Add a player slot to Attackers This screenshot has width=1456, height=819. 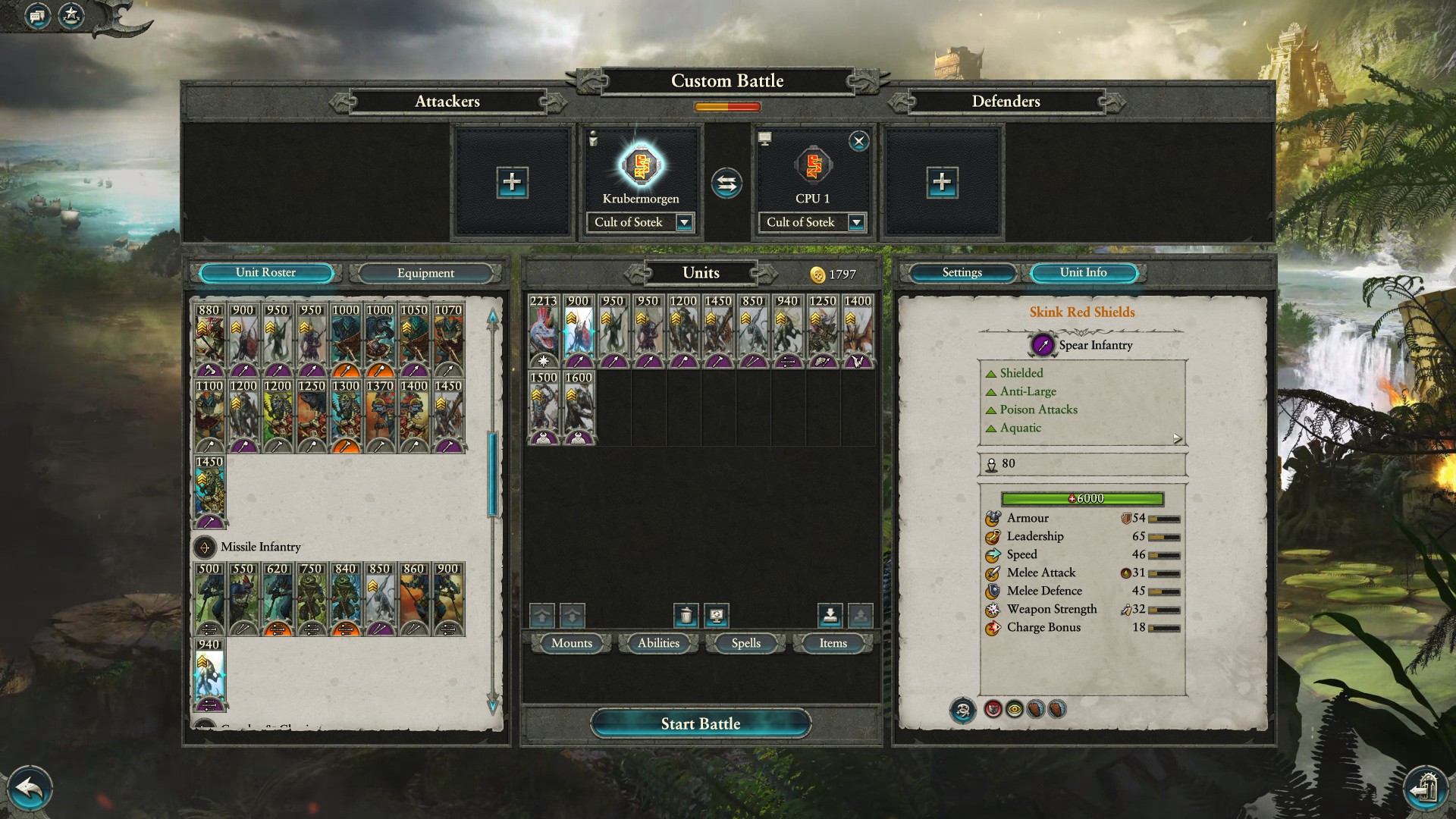click(512, 182)
